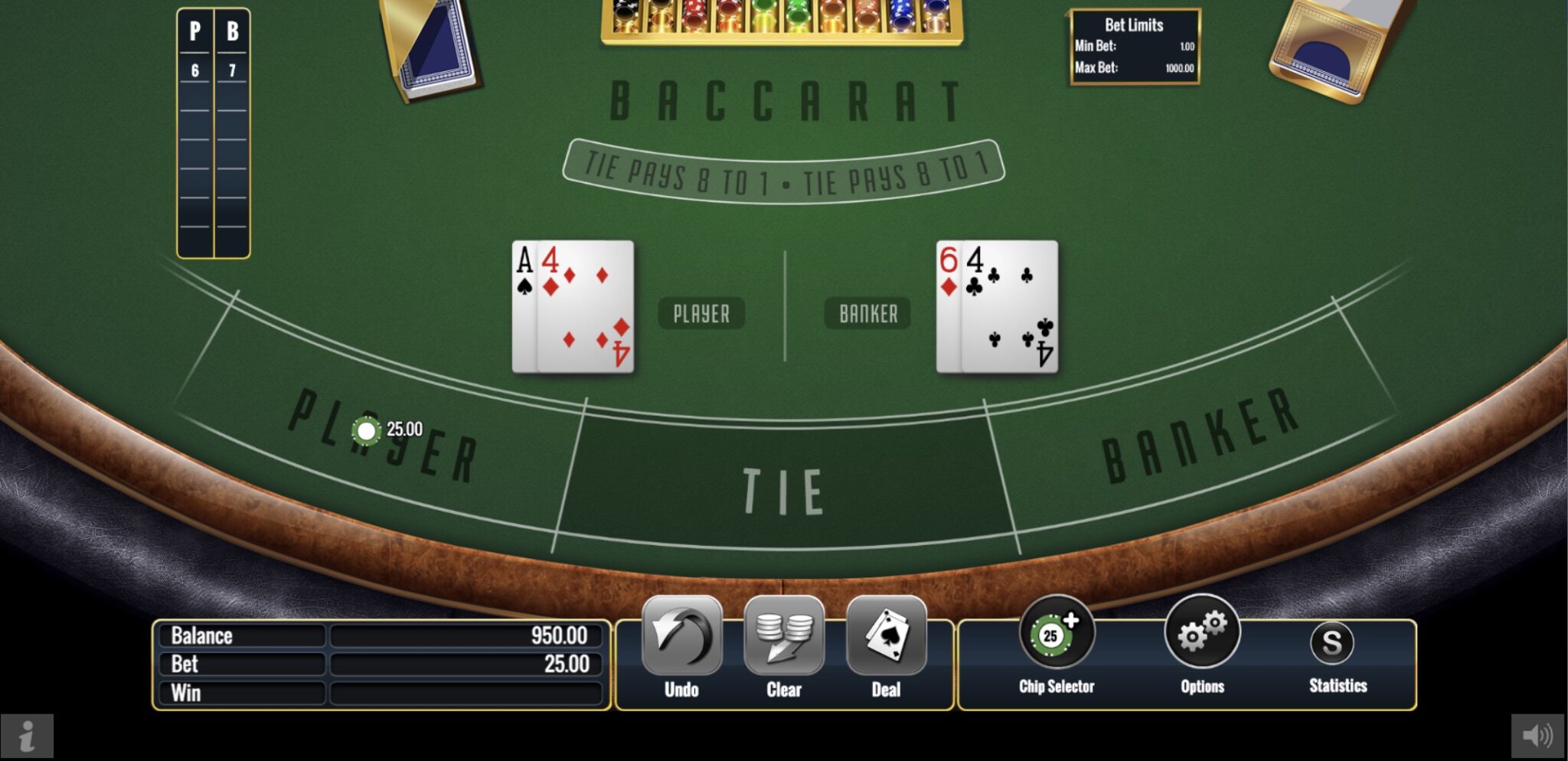Image resolution: width=1568 pixels, height=761 pixels.
Task: Click the PLAYER hand label
Action: click(701, 312)
